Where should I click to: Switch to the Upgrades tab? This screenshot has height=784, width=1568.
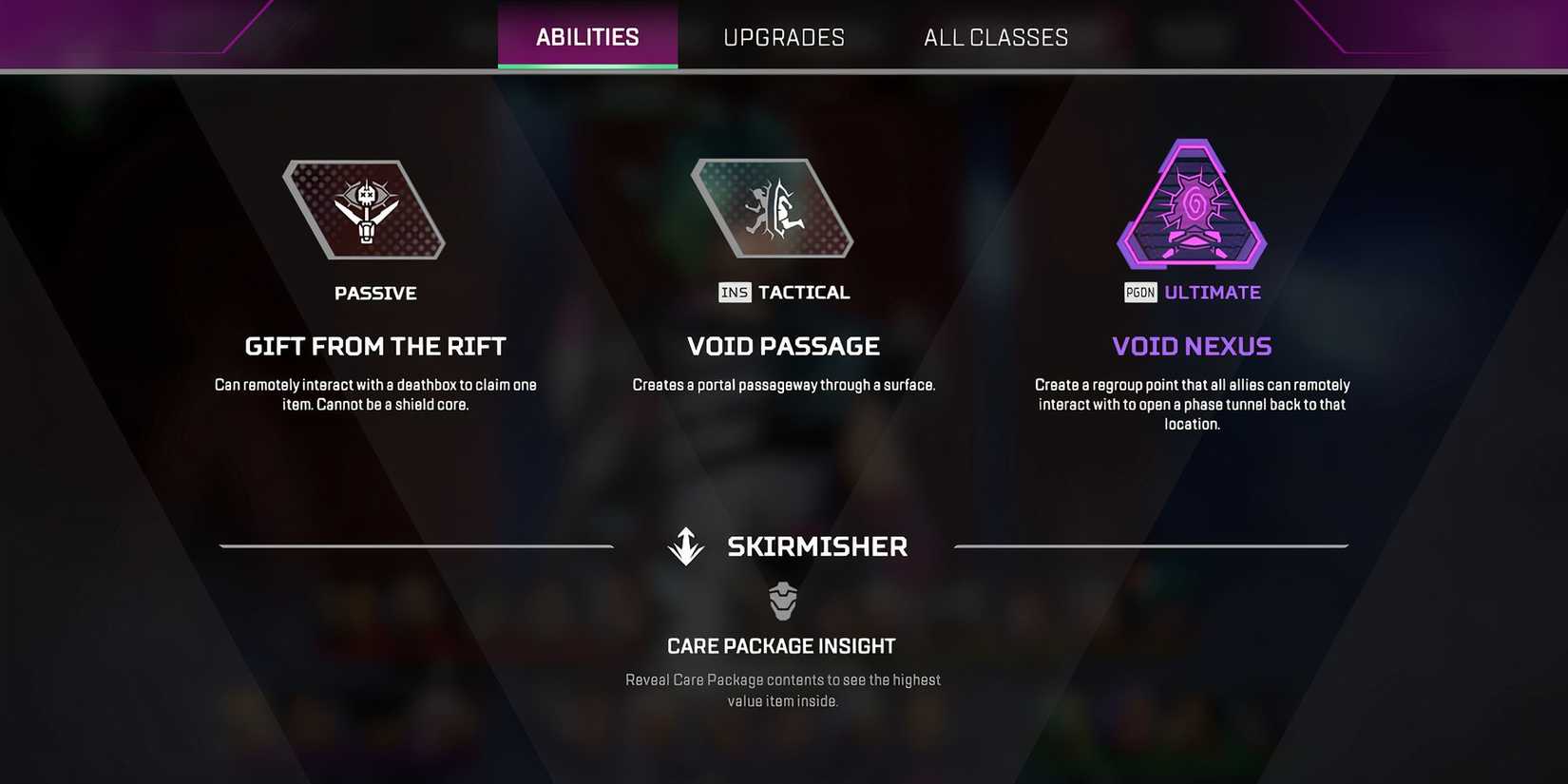click(x=784, y=37)
